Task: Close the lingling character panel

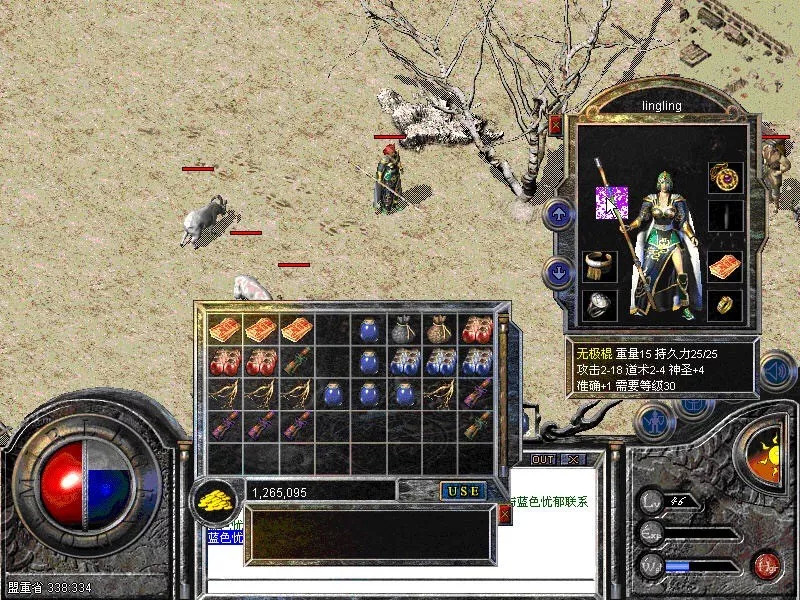Action: 555,125
